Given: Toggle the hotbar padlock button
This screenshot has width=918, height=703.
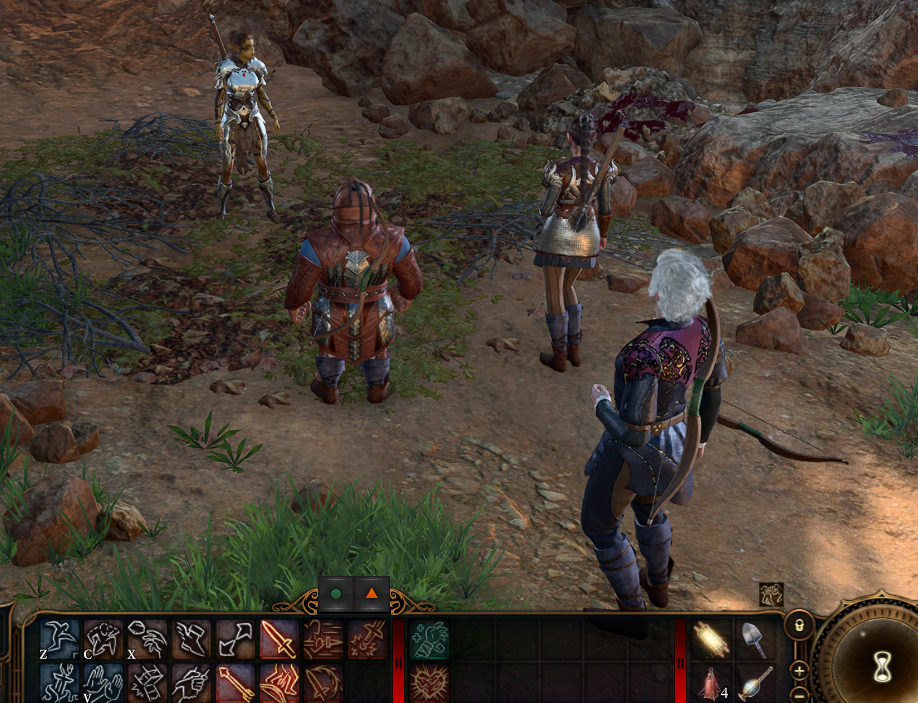Looking at the screenshot, I should click(x=799, y=625).
